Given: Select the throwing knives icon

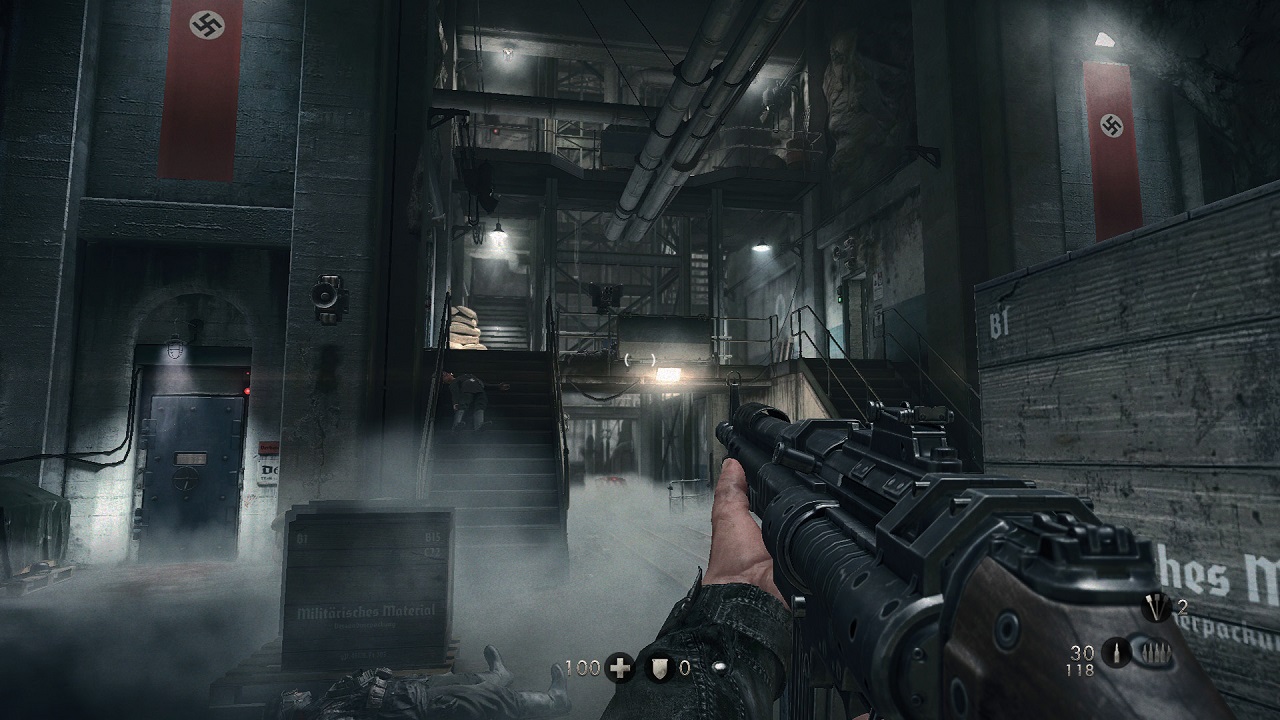Looking at the screenshot, I should (x=1157, y=608).
